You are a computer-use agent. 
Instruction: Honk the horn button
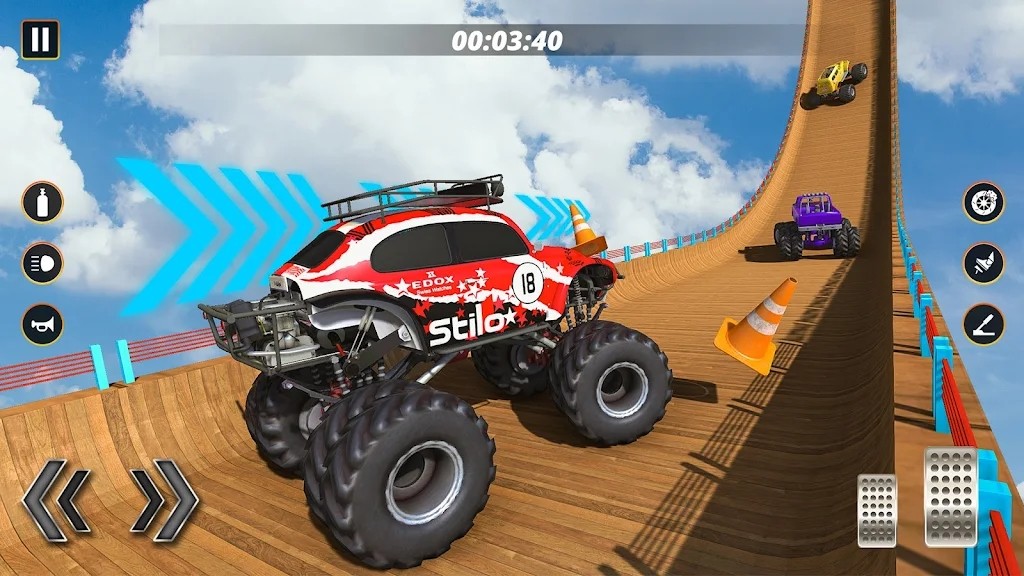(43, 325)
